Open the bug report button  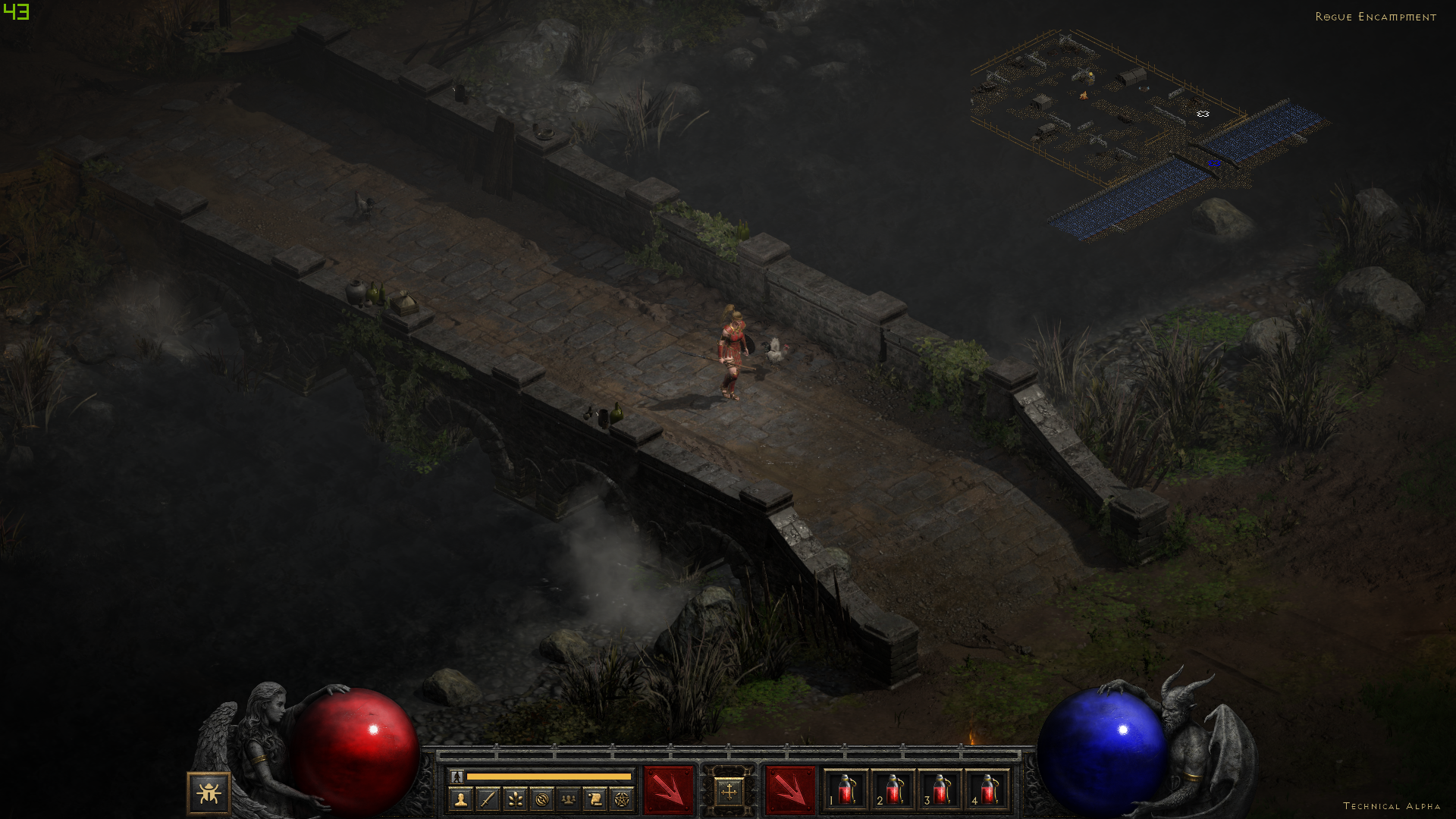coord(209,793)
